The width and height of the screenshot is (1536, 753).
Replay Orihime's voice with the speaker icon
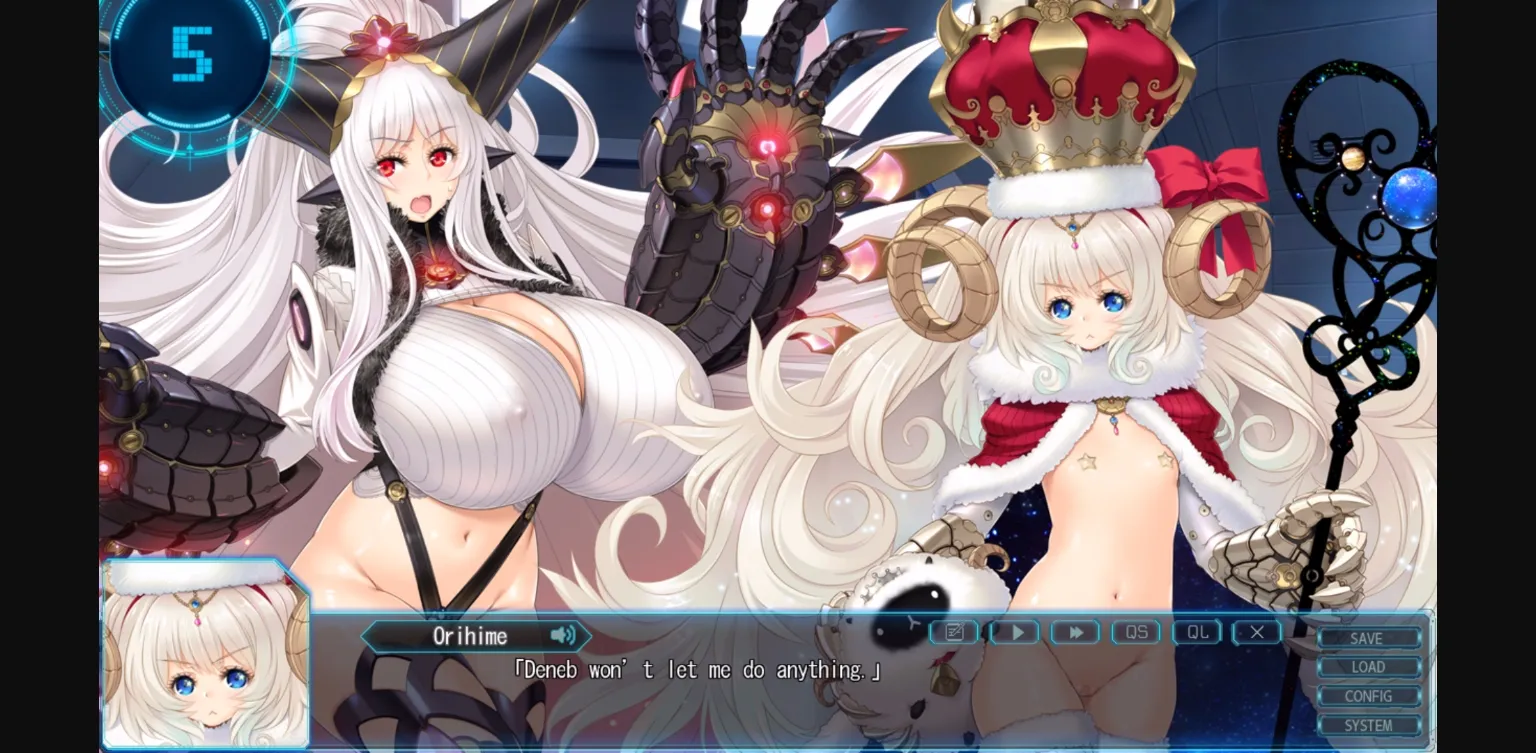tap(563, 636)
